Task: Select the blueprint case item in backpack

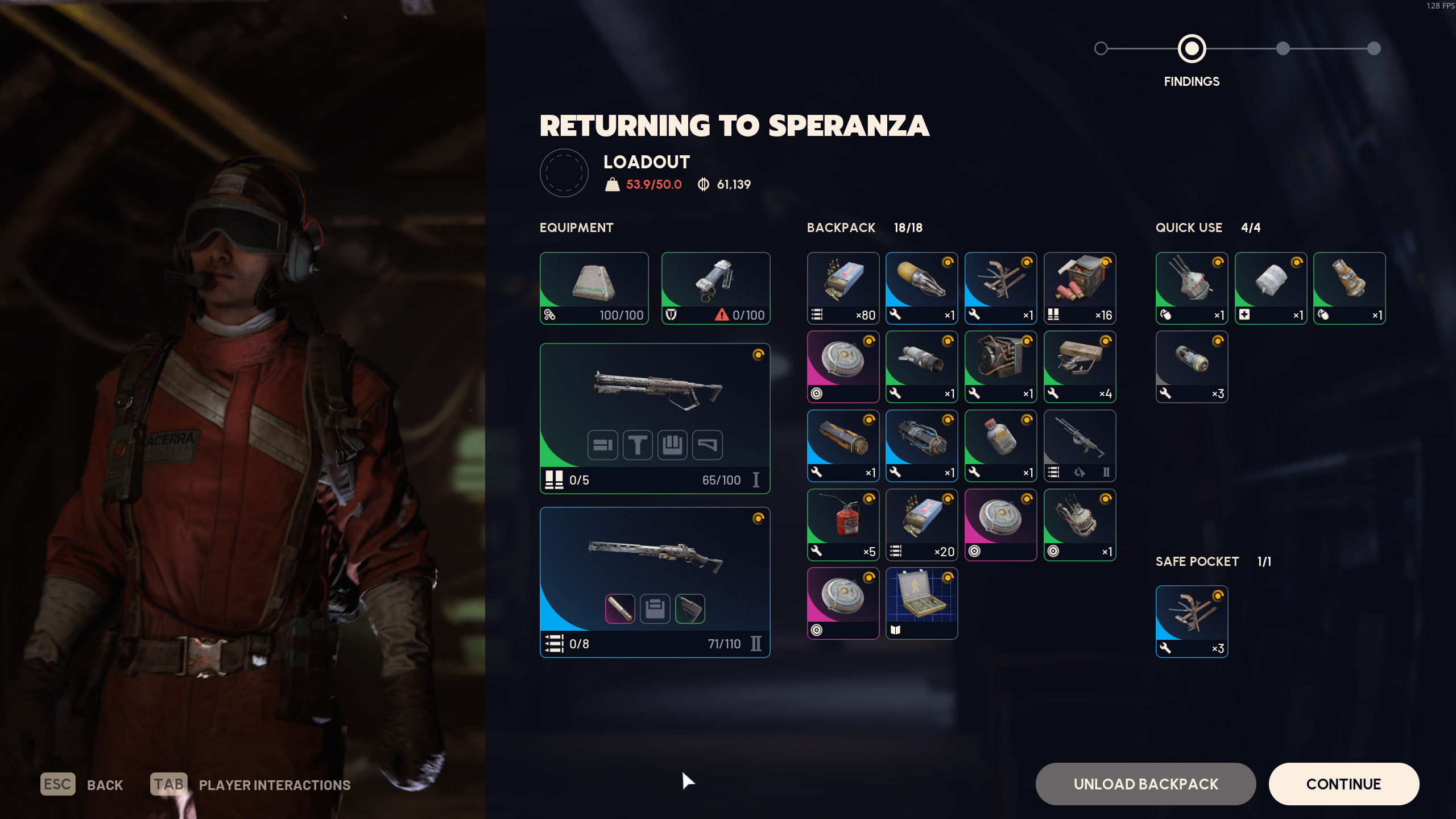Action: (921, 603)
